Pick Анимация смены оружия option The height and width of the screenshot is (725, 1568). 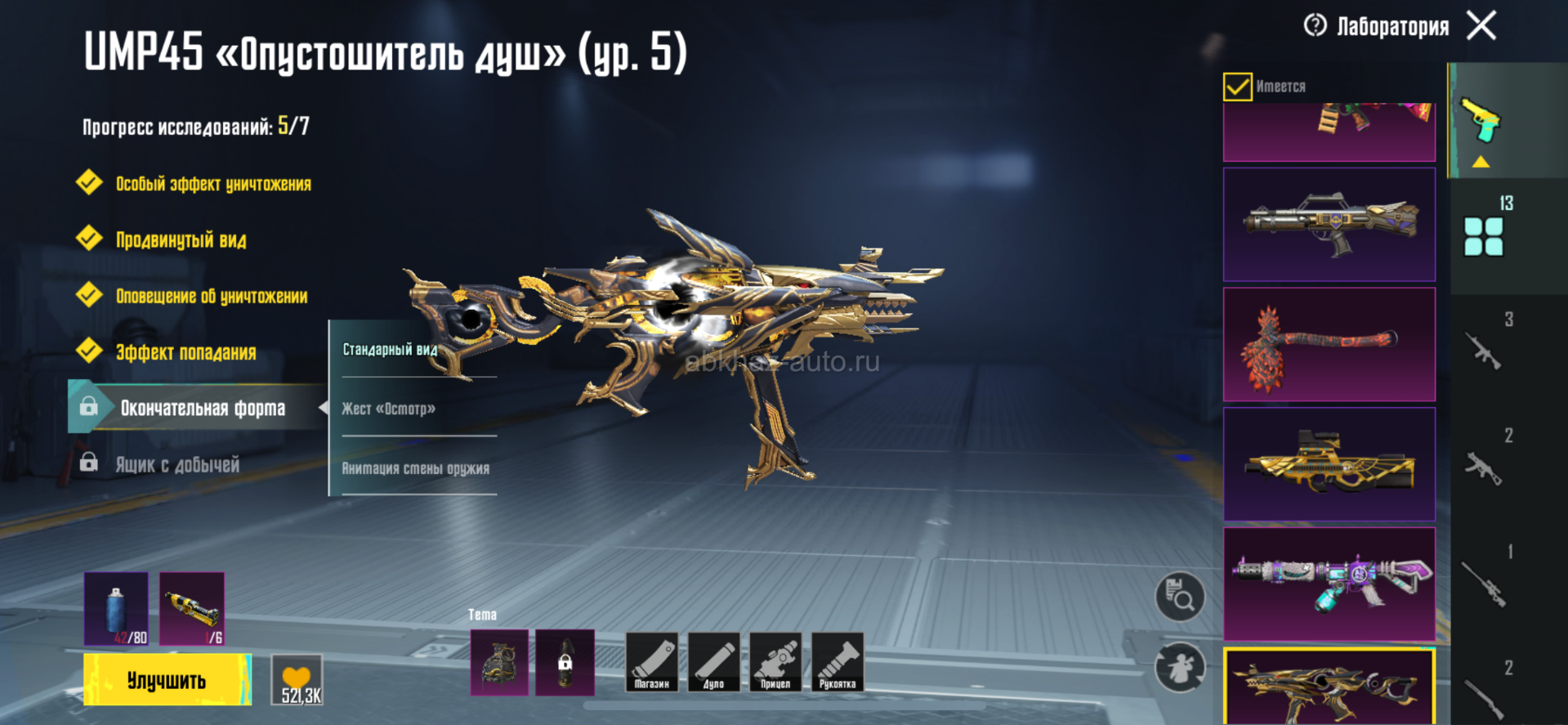point(415,468)
